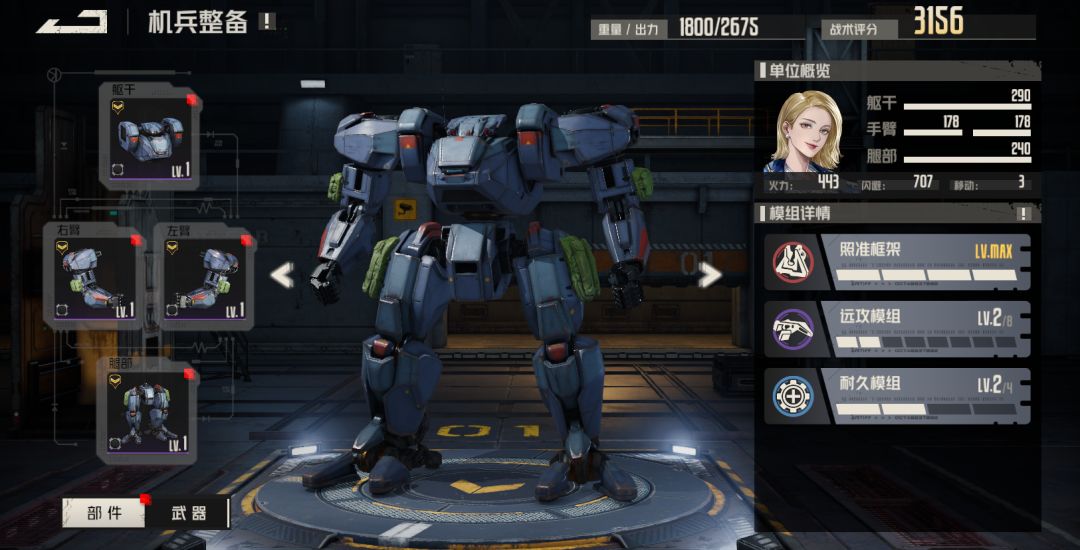Select the 躯干 torso part slot

tap(149, 137)
